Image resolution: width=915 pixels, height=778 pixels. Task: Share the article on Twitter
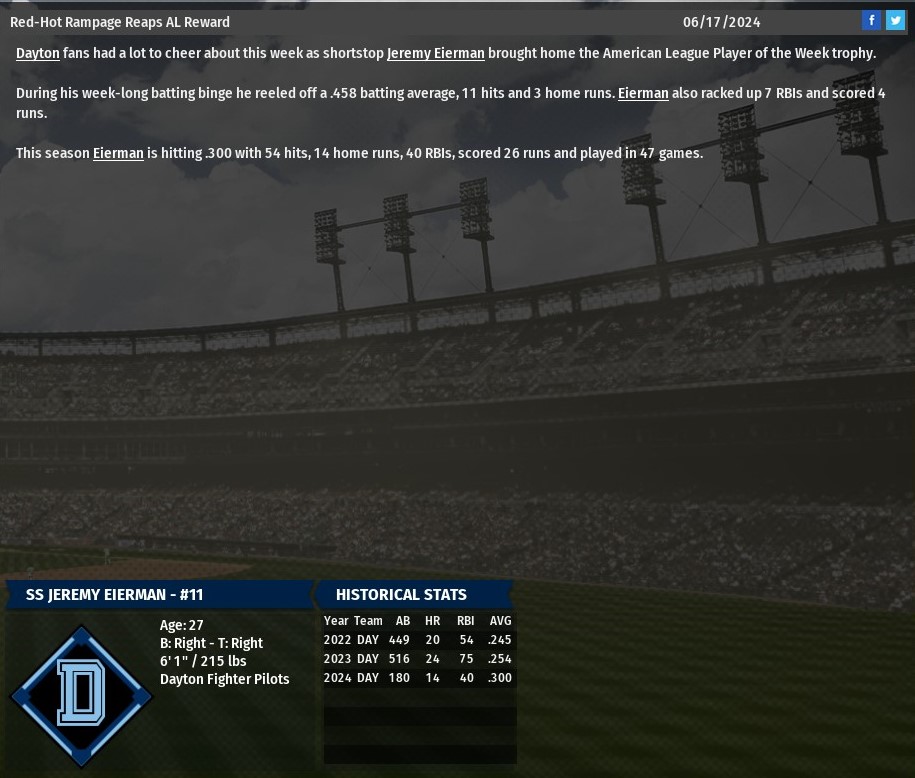click(x=895, y=20)
